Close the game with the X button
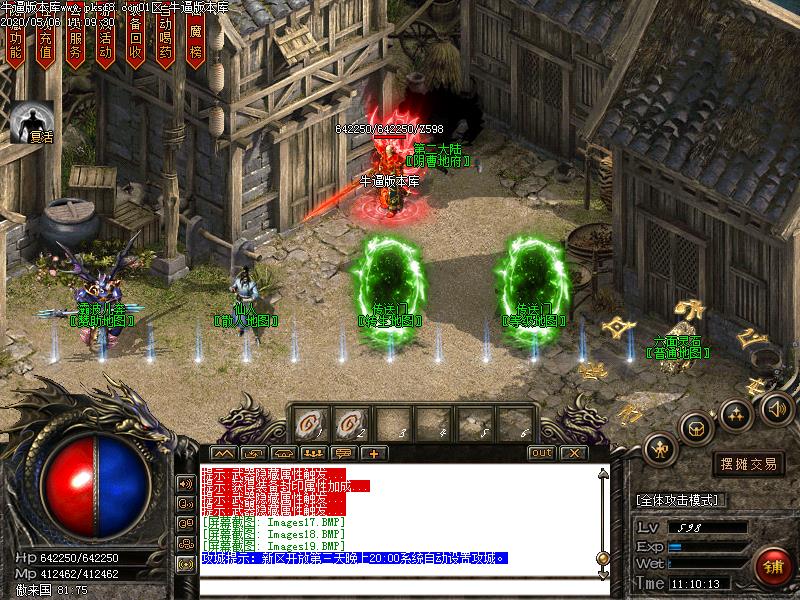800x600 pixels. click(x=572, y=453)
